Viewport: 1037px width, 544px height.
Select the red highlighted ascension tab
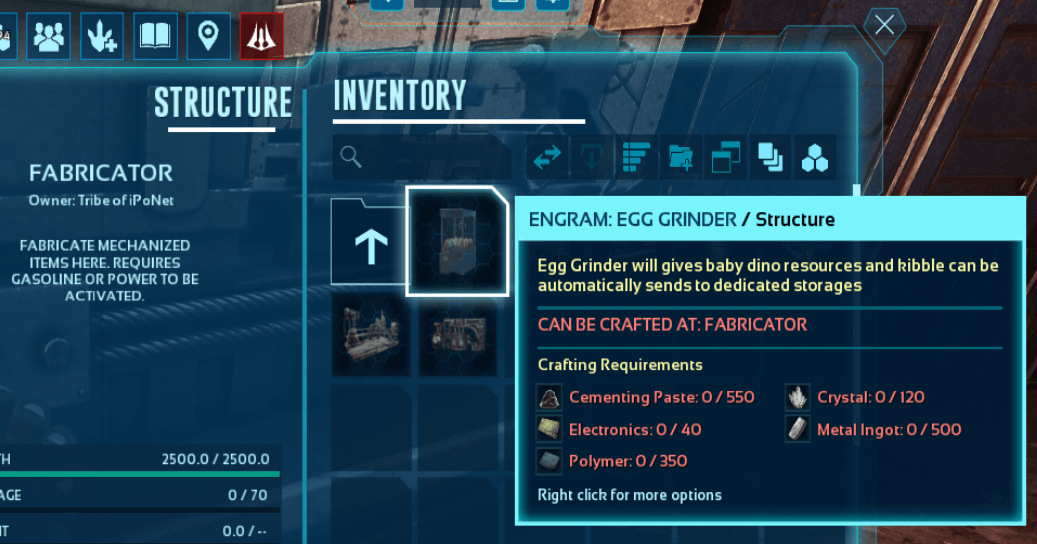[x=262, y=36]
